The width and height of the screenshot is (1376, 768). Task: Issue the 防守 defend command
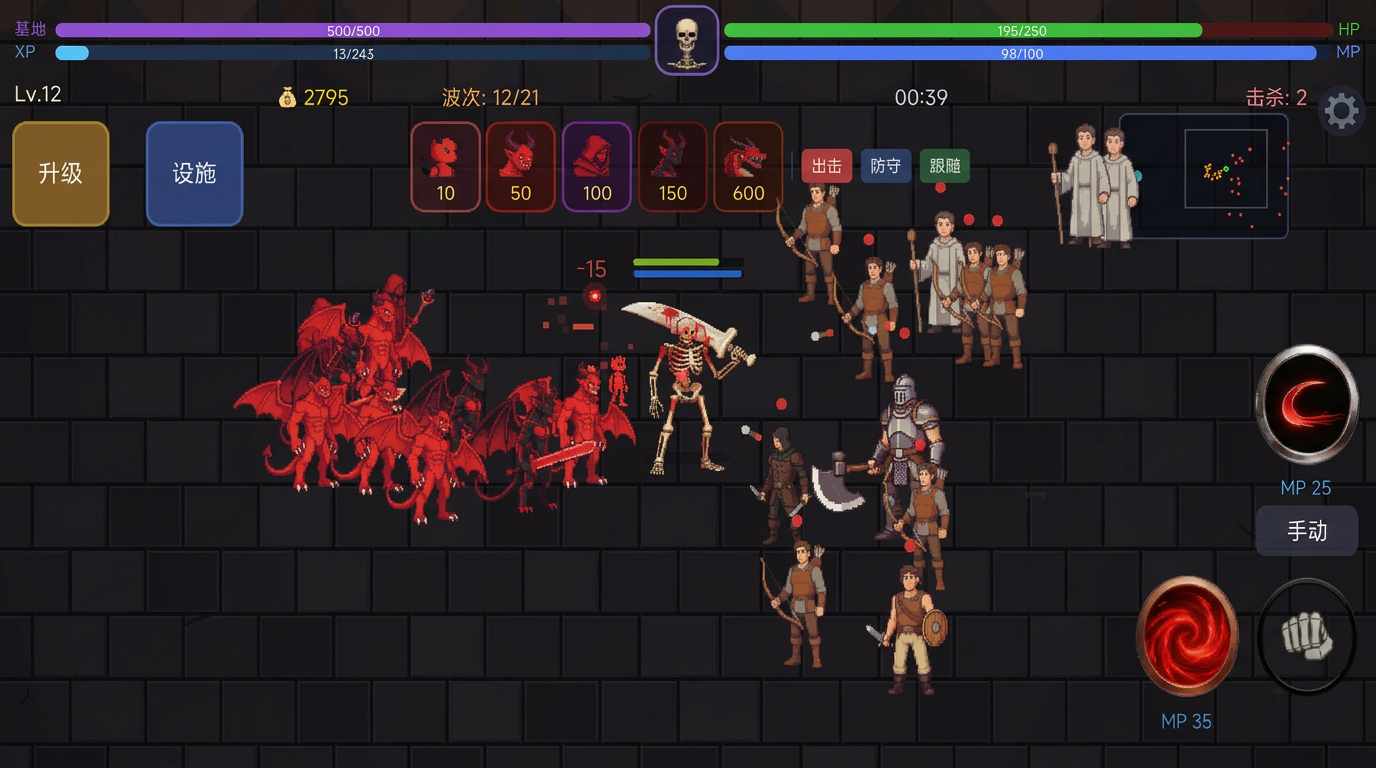[x=885, y=166]
